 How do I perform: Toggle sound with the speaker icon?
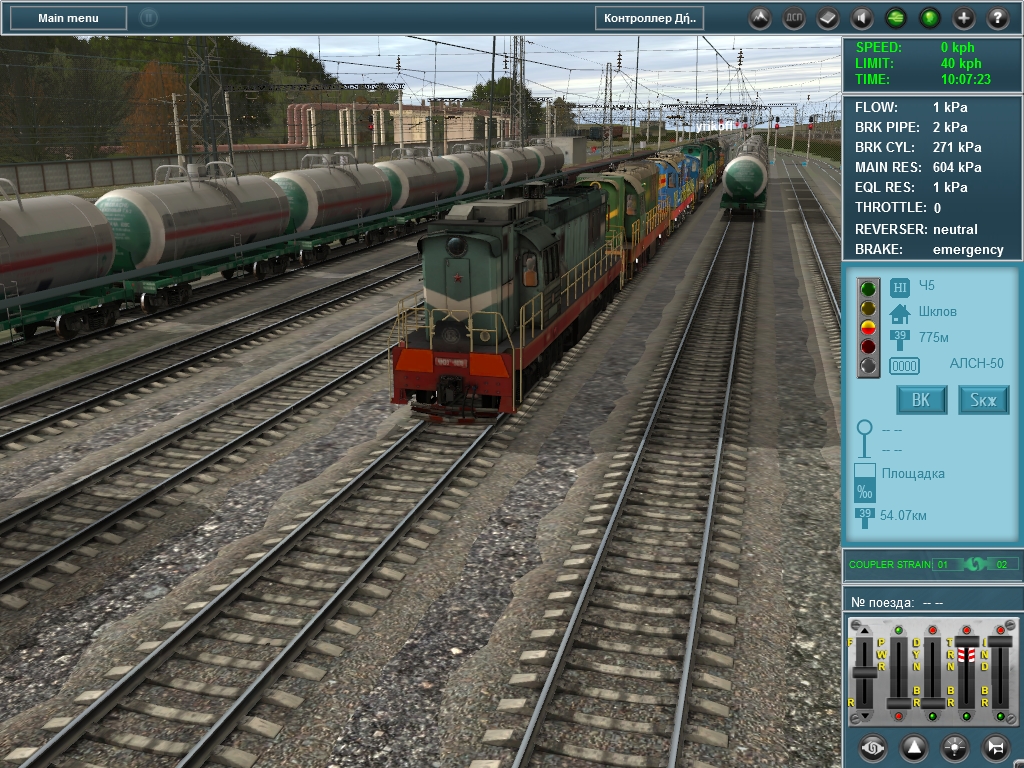(862, 18)
